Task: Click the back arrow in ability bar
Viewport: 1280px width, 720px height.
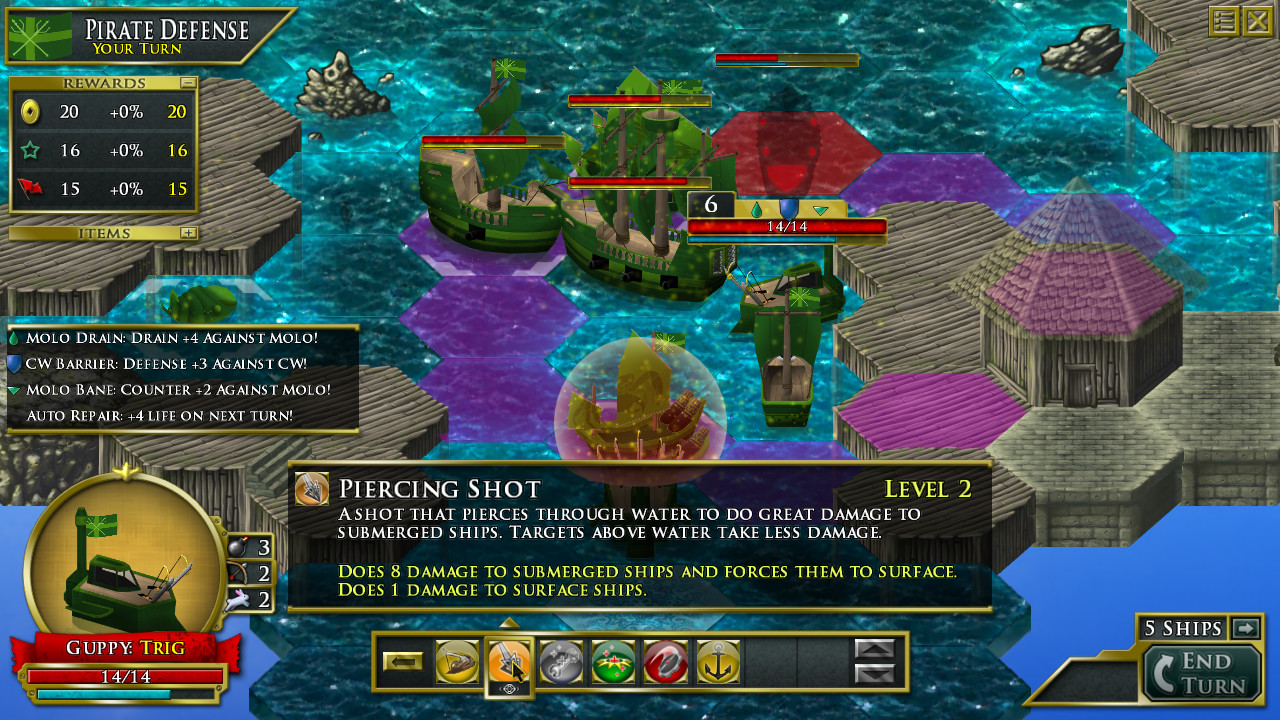Action: tap(405, 660)
